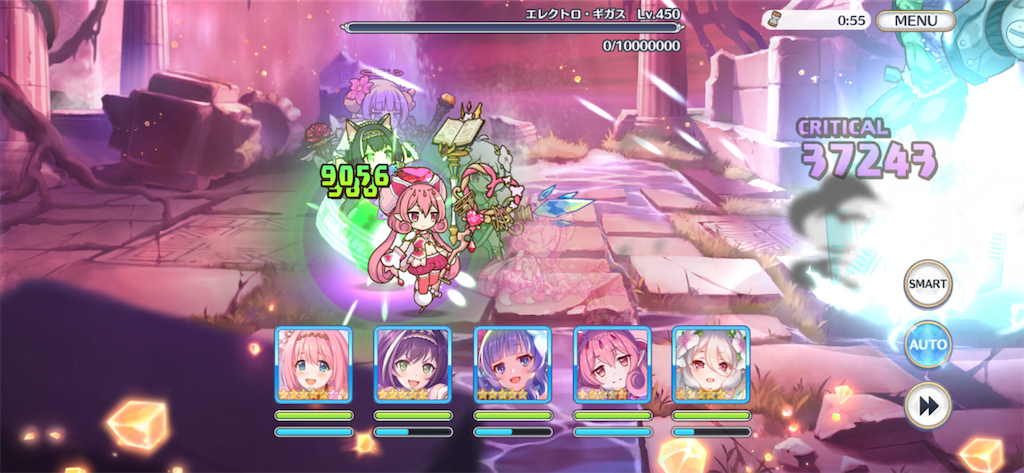This screenshot has width=1024, height=473.
Task: Open the MENU button
Action: pos(915,20)
